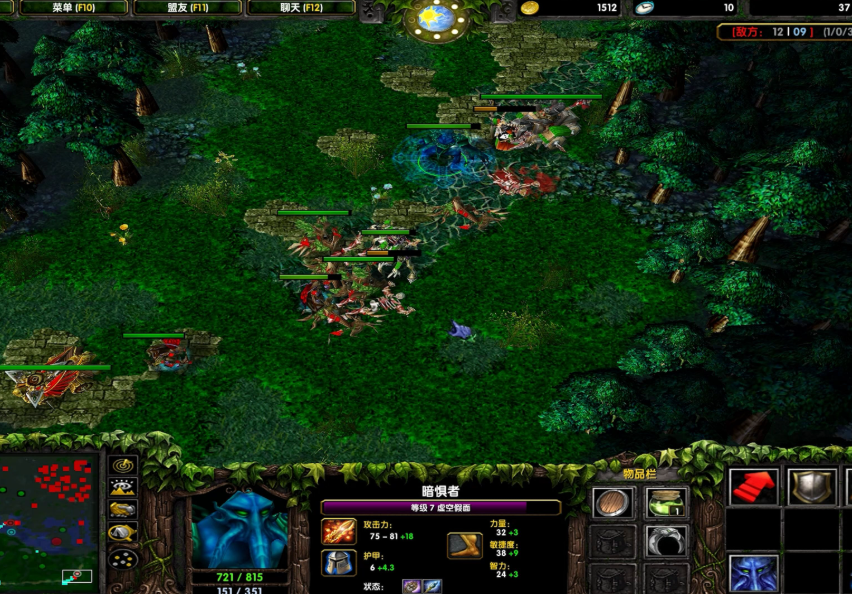Image resolution: width=852 pixels, height=594 pixels.
Task: Toggle the minimap terrain display button
Action: click(123, 487)
